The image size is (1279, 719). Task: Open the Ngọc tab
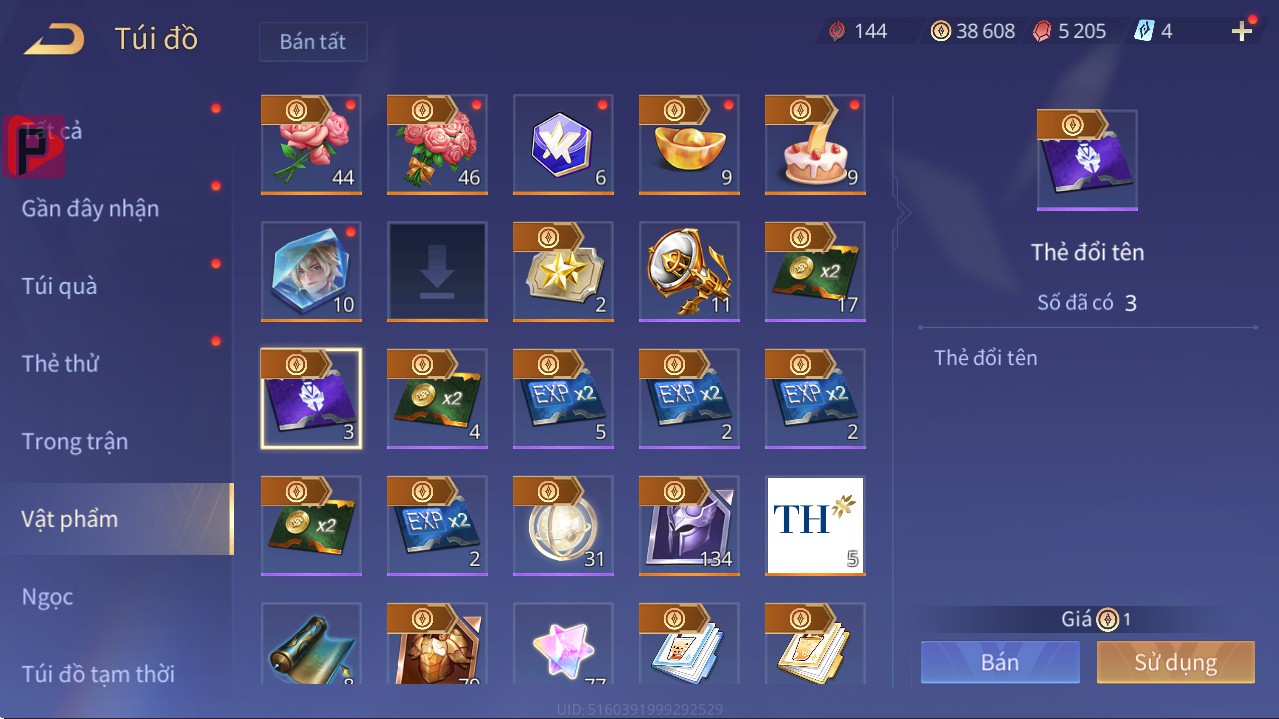[48, 597]
